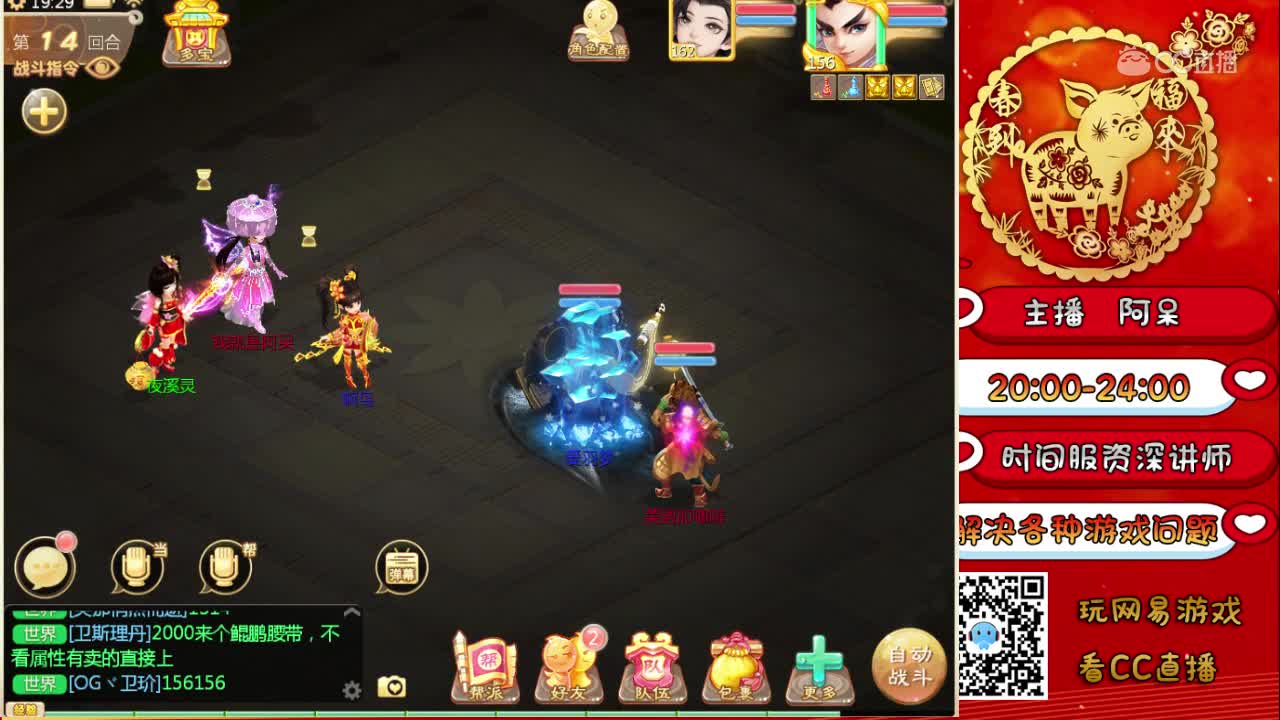Screen dimensions: 1280x720
Task: Use the red HP potion item
Action: coord(824,87)
